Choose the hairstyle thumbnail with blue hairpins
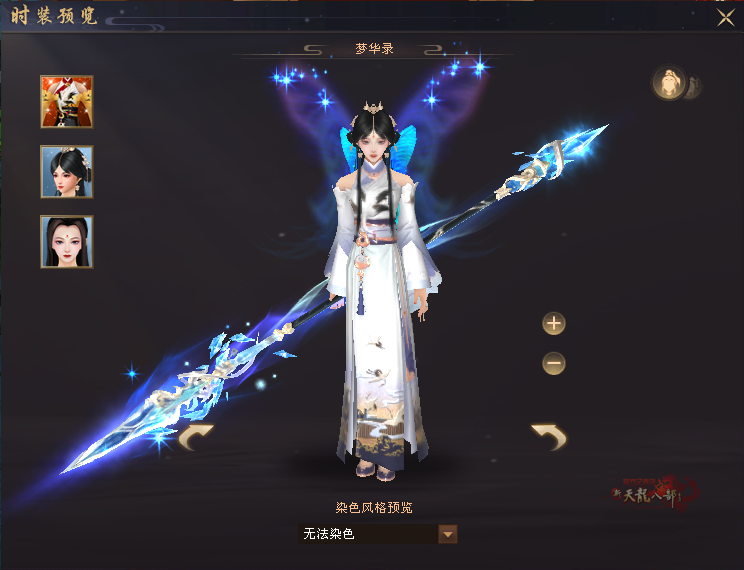 67,172
